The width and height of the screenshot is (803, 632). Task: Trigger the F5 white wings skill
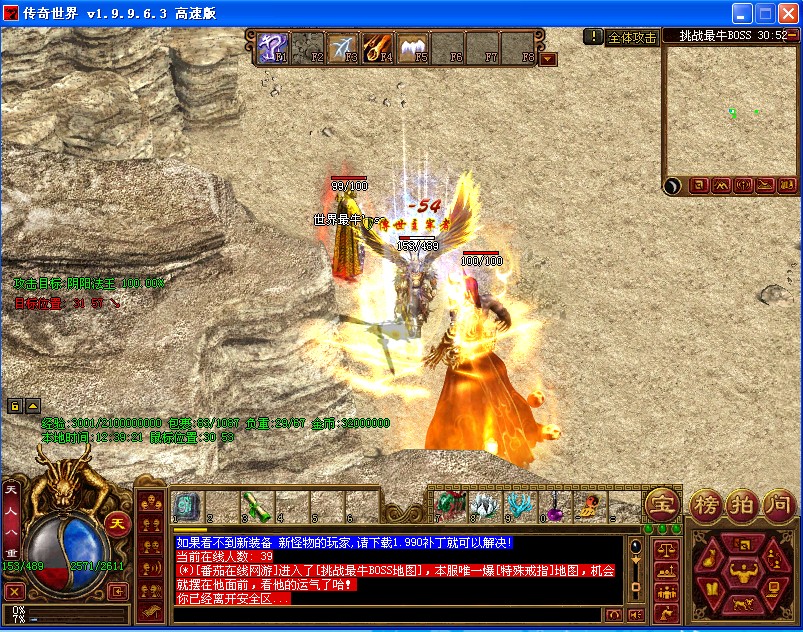pyautogui.click(x=411, y=47)
